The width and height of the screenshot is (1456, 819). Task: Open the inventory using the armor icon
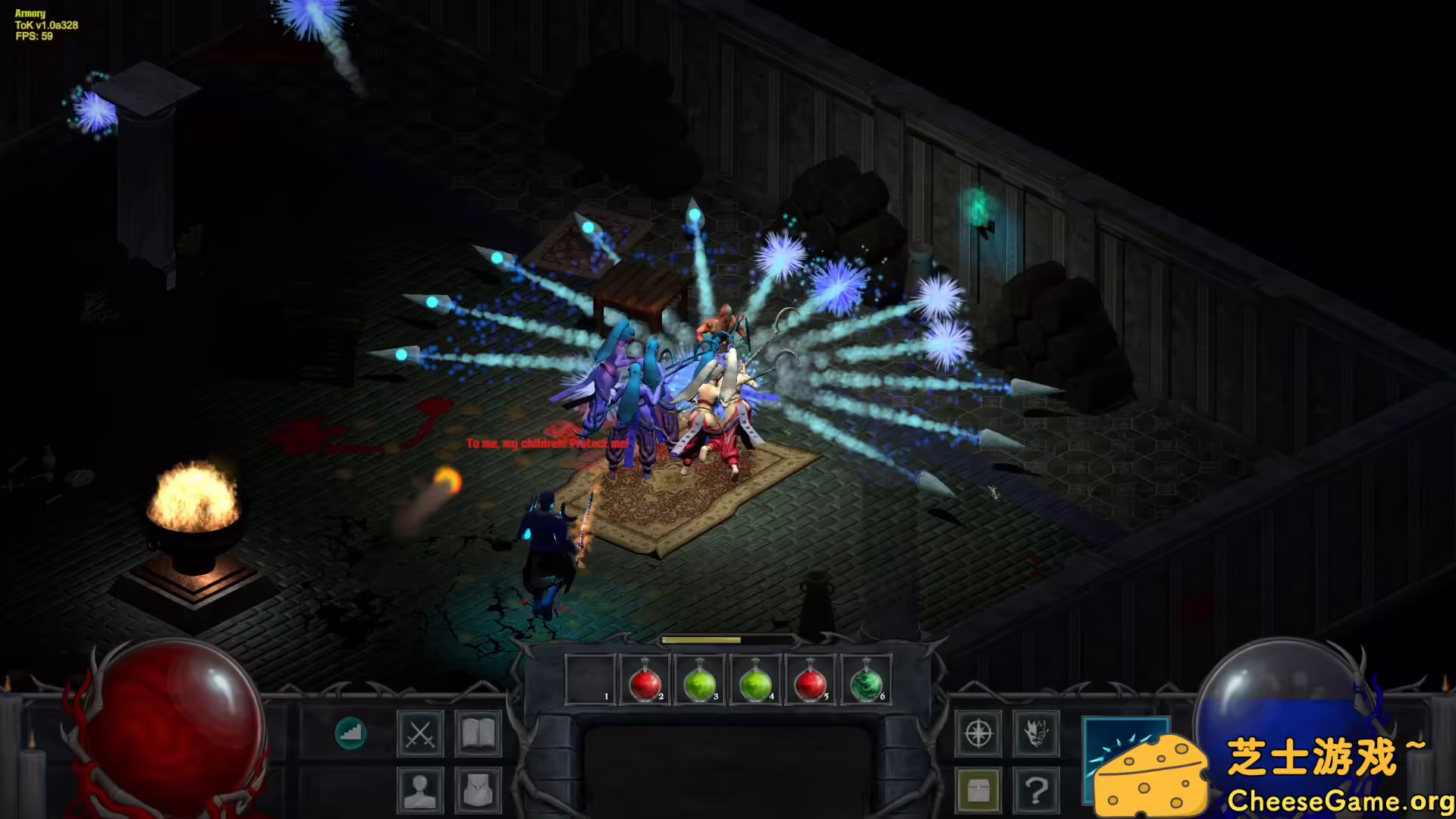tap(478, 789)
